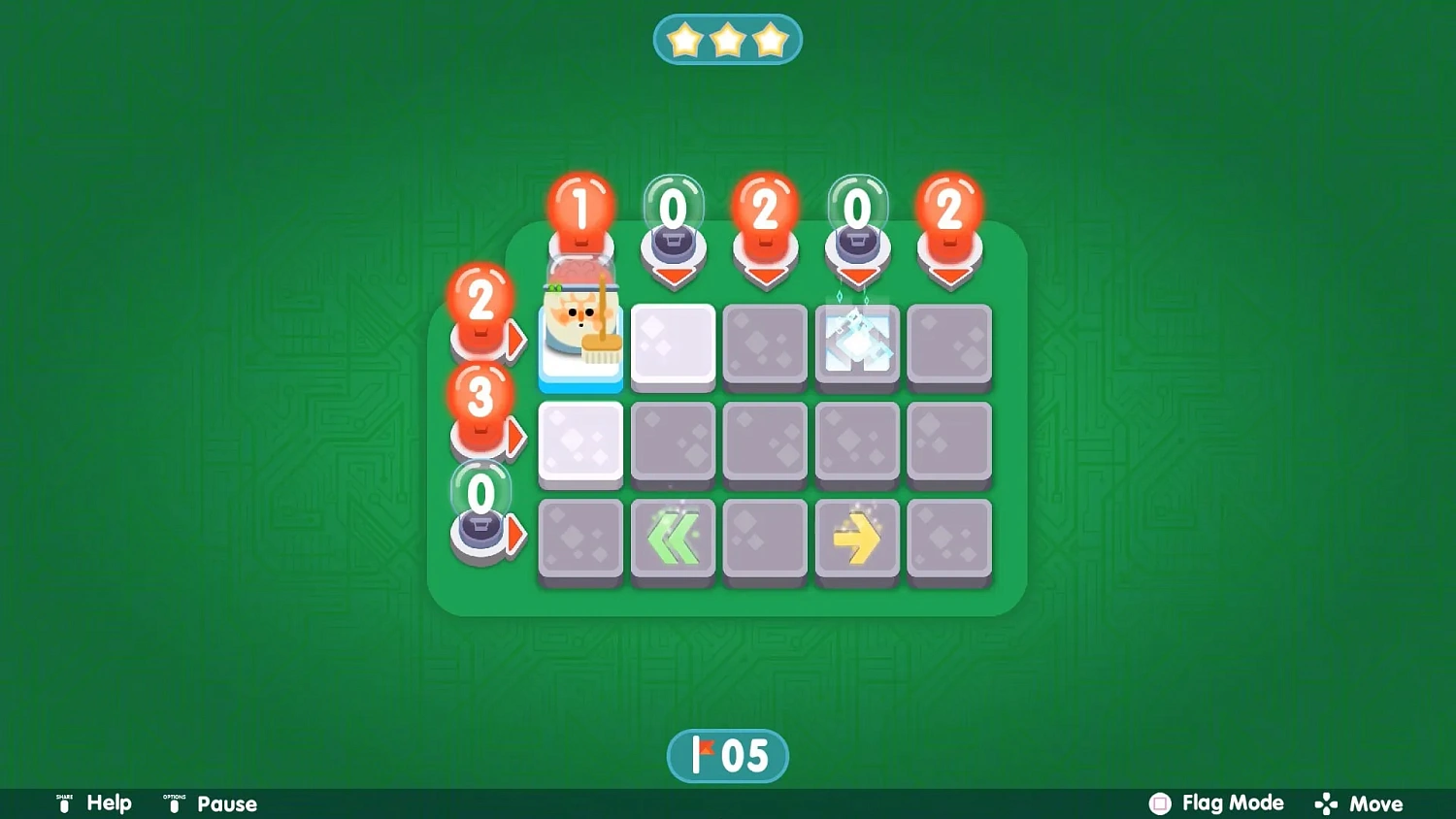The image size is (1456, 819).
Task: Click the red down chevron under first dome
Action: (x=673, y=275)
